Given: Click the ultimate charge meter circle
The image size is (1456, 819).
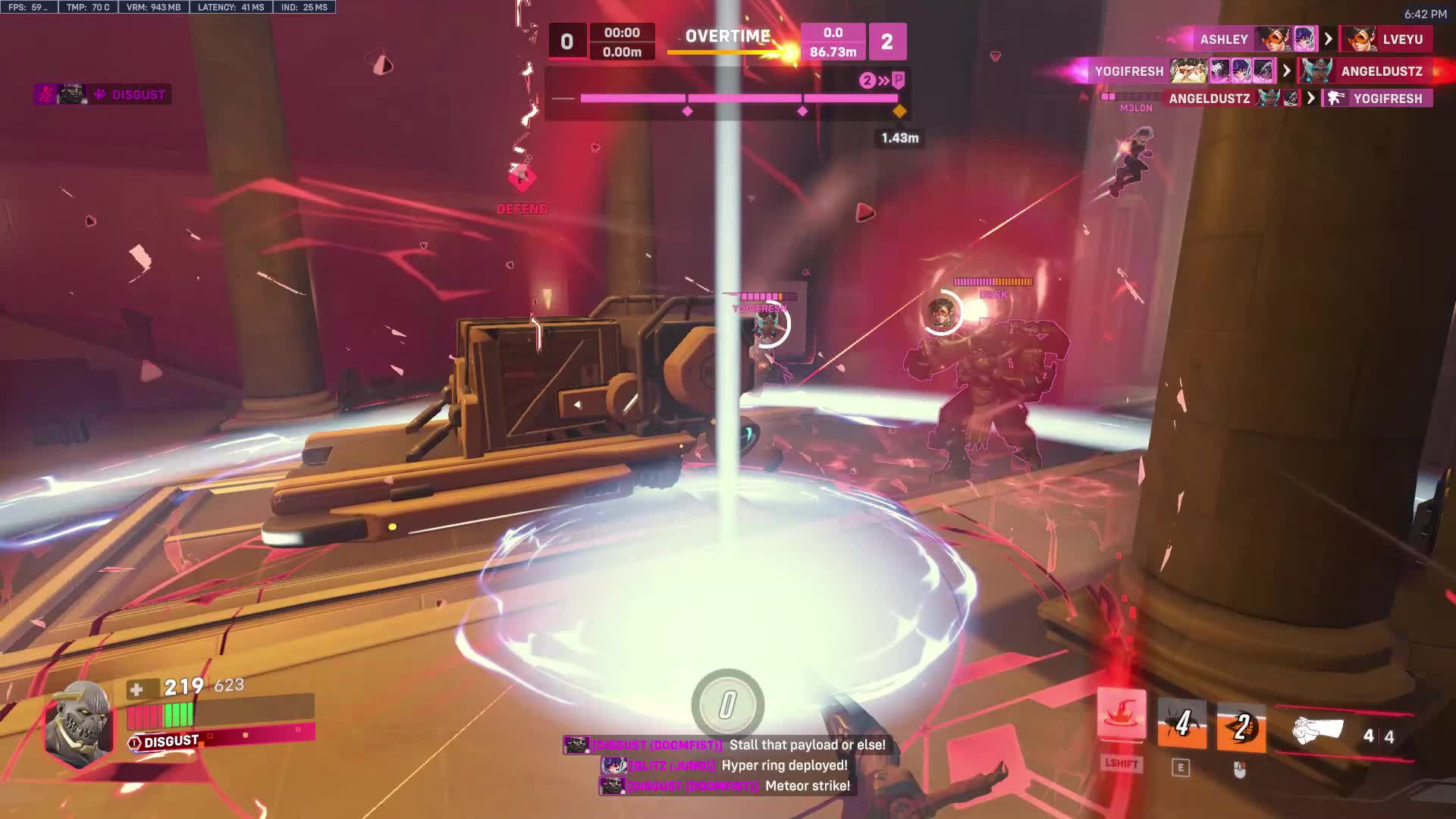Looking at the screenshot, I should point(727,704).
